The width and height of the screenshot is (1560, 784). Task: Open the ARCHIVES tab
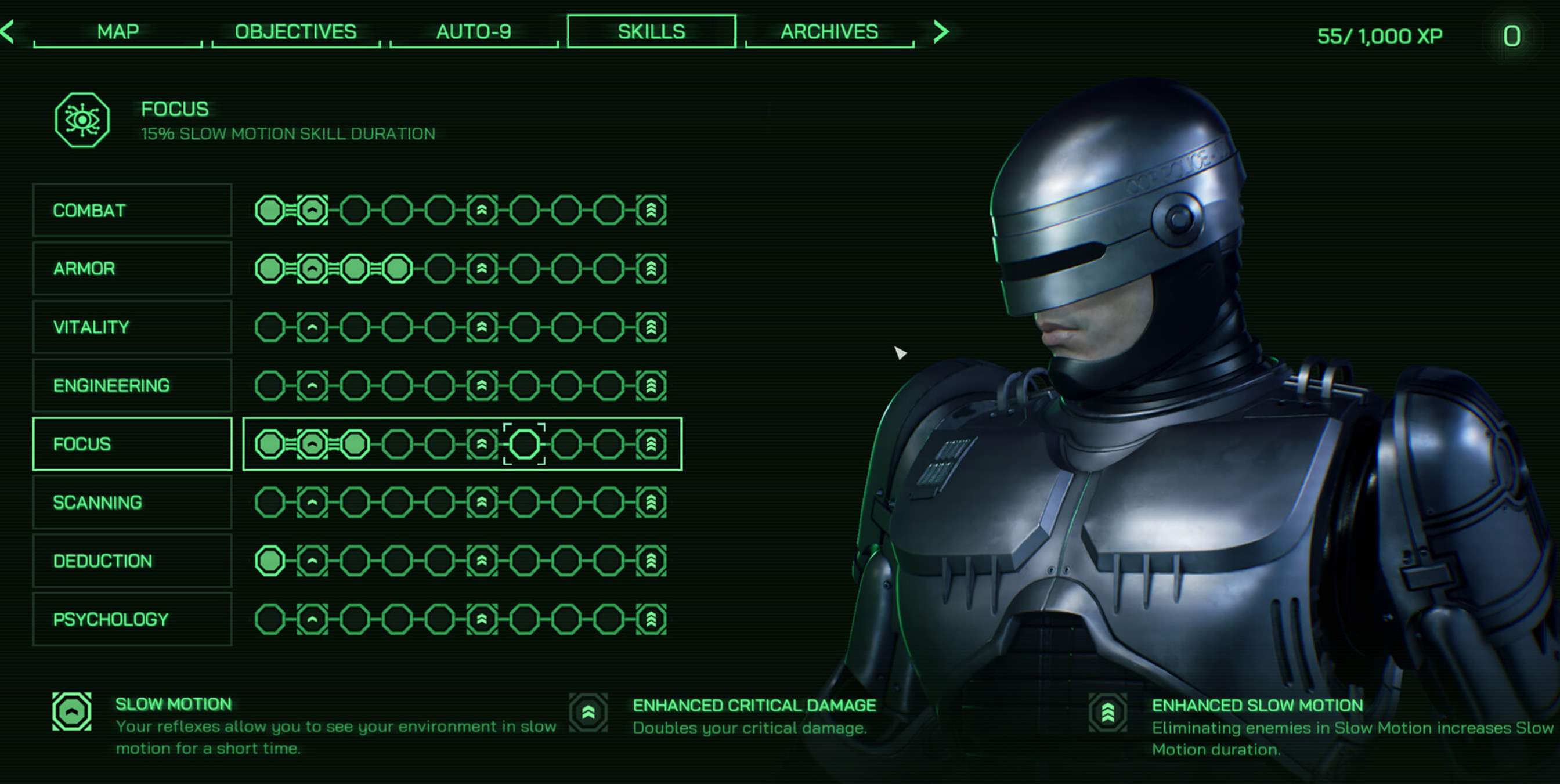click(x=830, y=31)
